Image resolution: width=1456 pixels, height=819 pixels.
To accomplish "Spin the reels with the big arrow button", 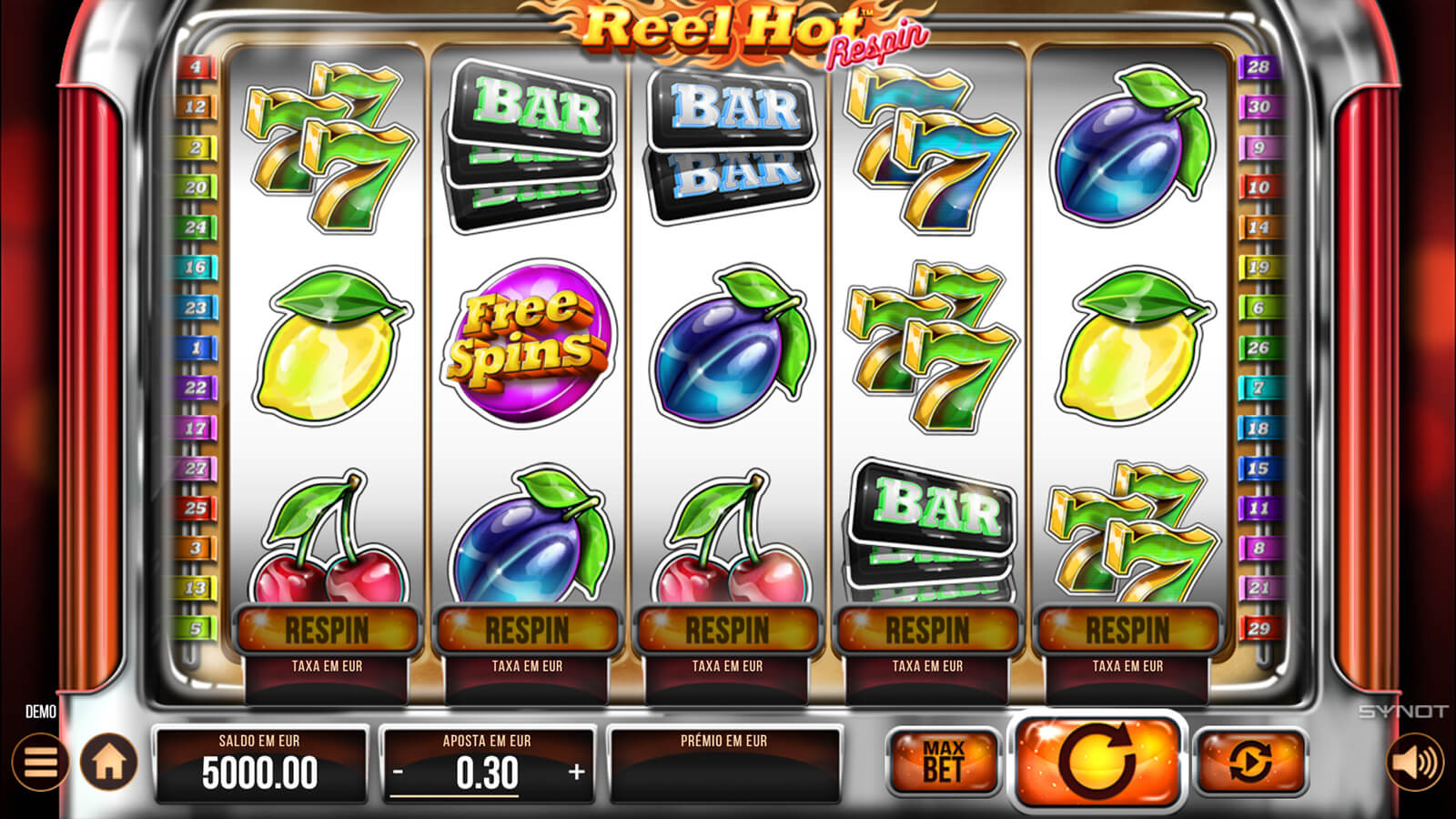I will pos(1097,761).
